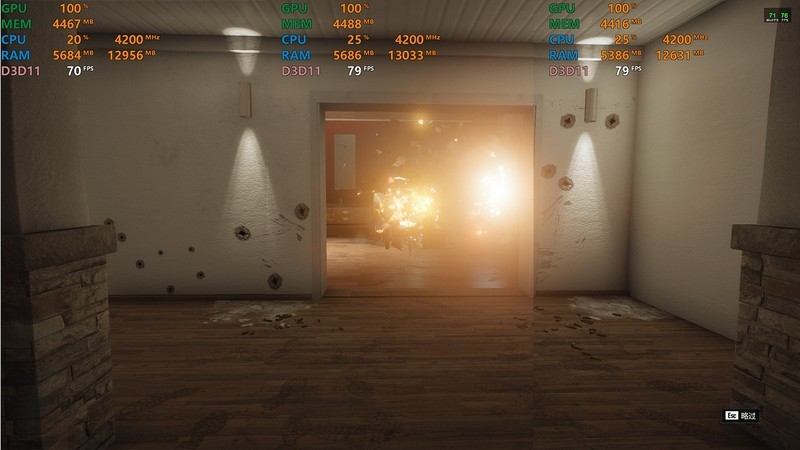Skip the benchmark with the 略过 button
Screen dimensions: 800x450
741,415
